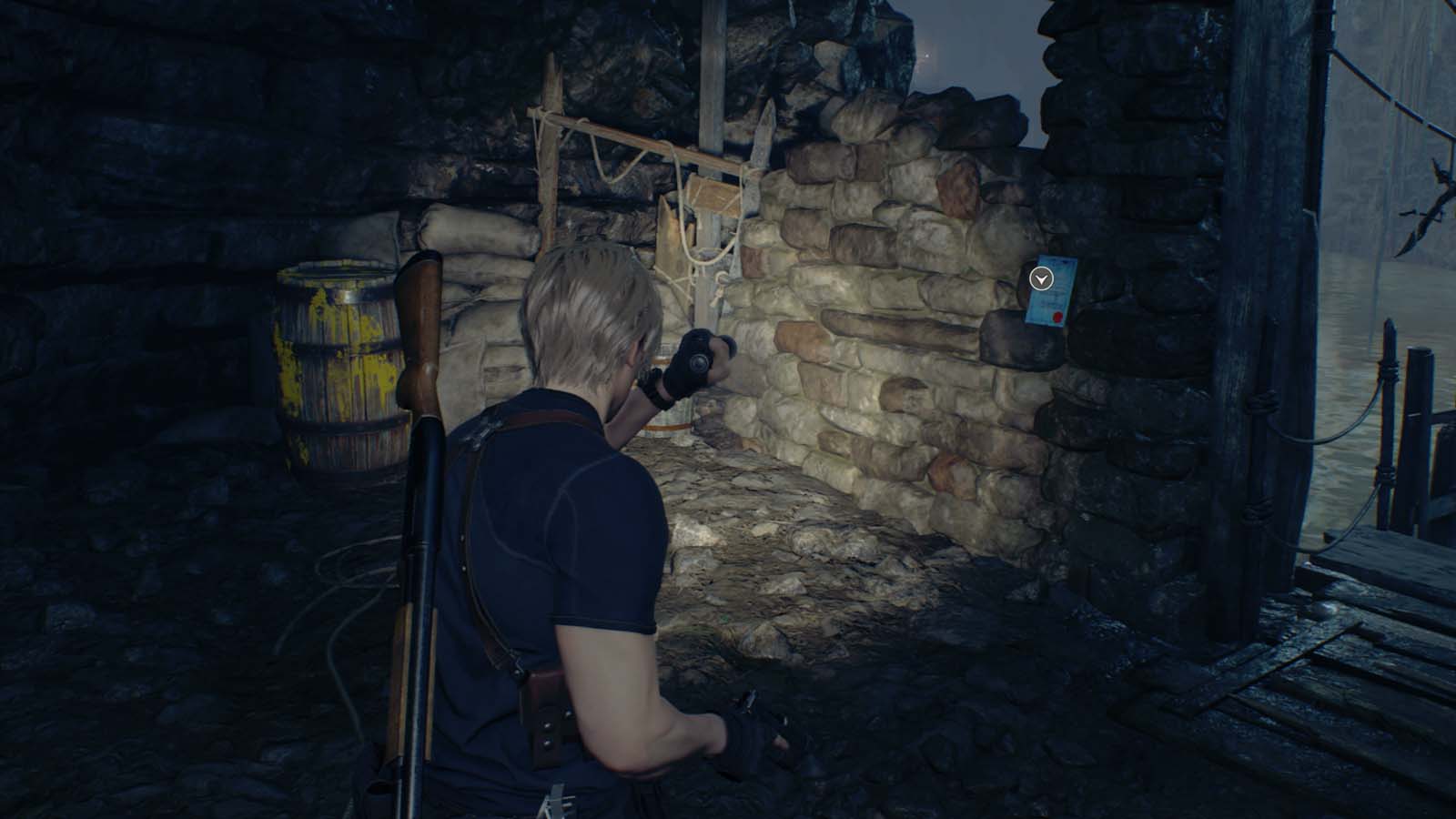Click the interaction prompt on the blue note

click(1042, 278)
